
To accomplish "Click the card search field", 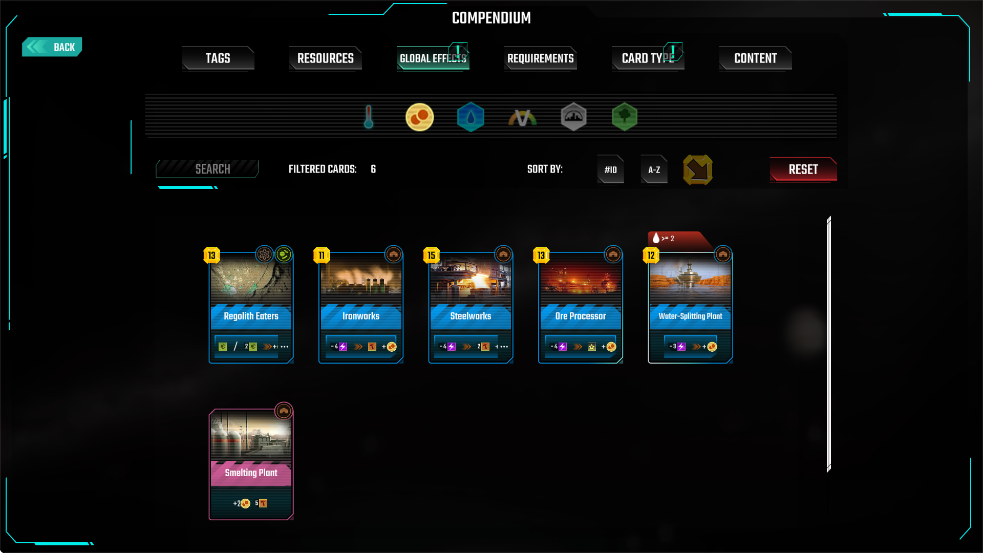I will tap(208, 169).
